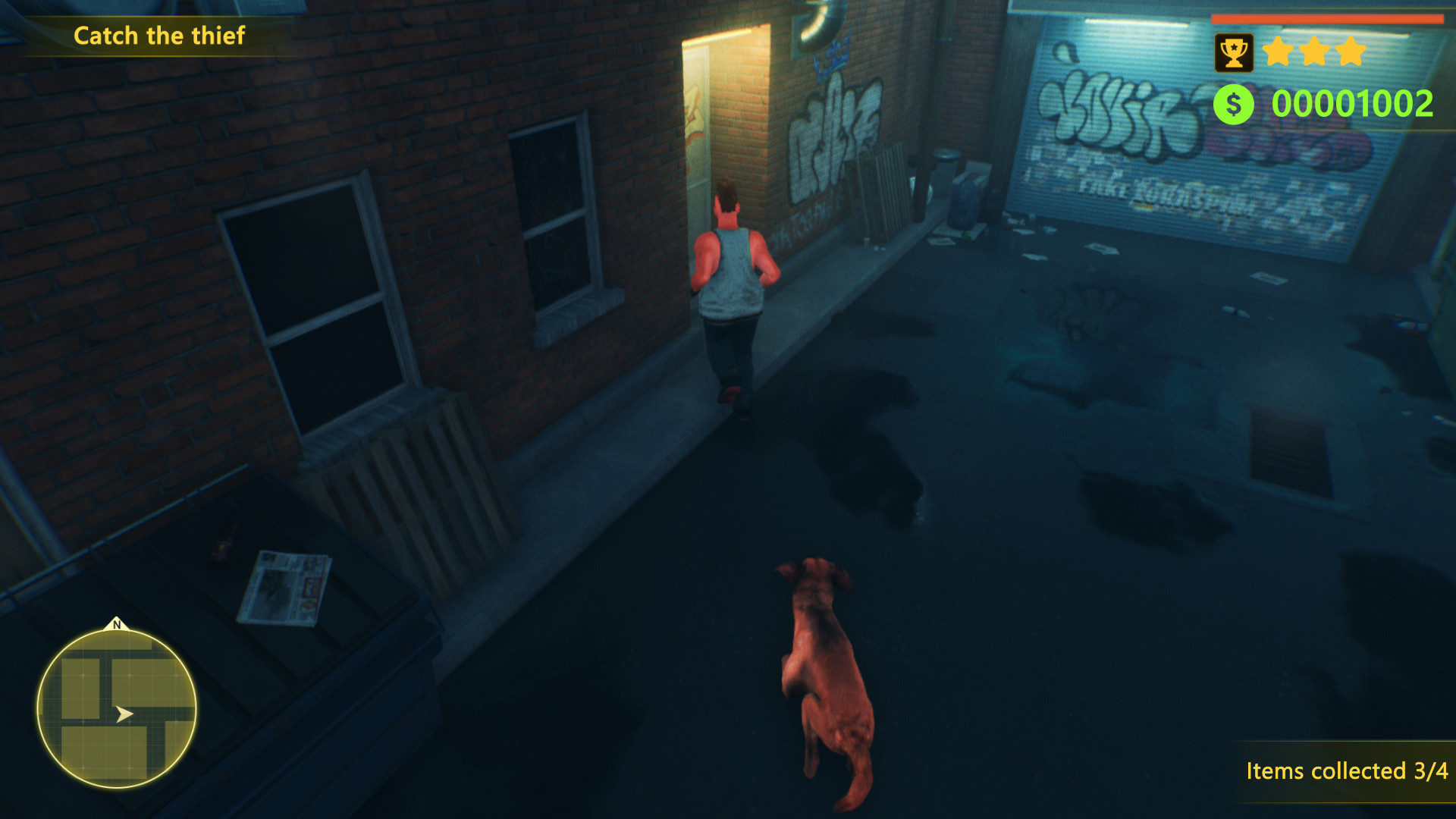
Task: Select the green dollar coin icon
Action: click(x=1233, y=102)
